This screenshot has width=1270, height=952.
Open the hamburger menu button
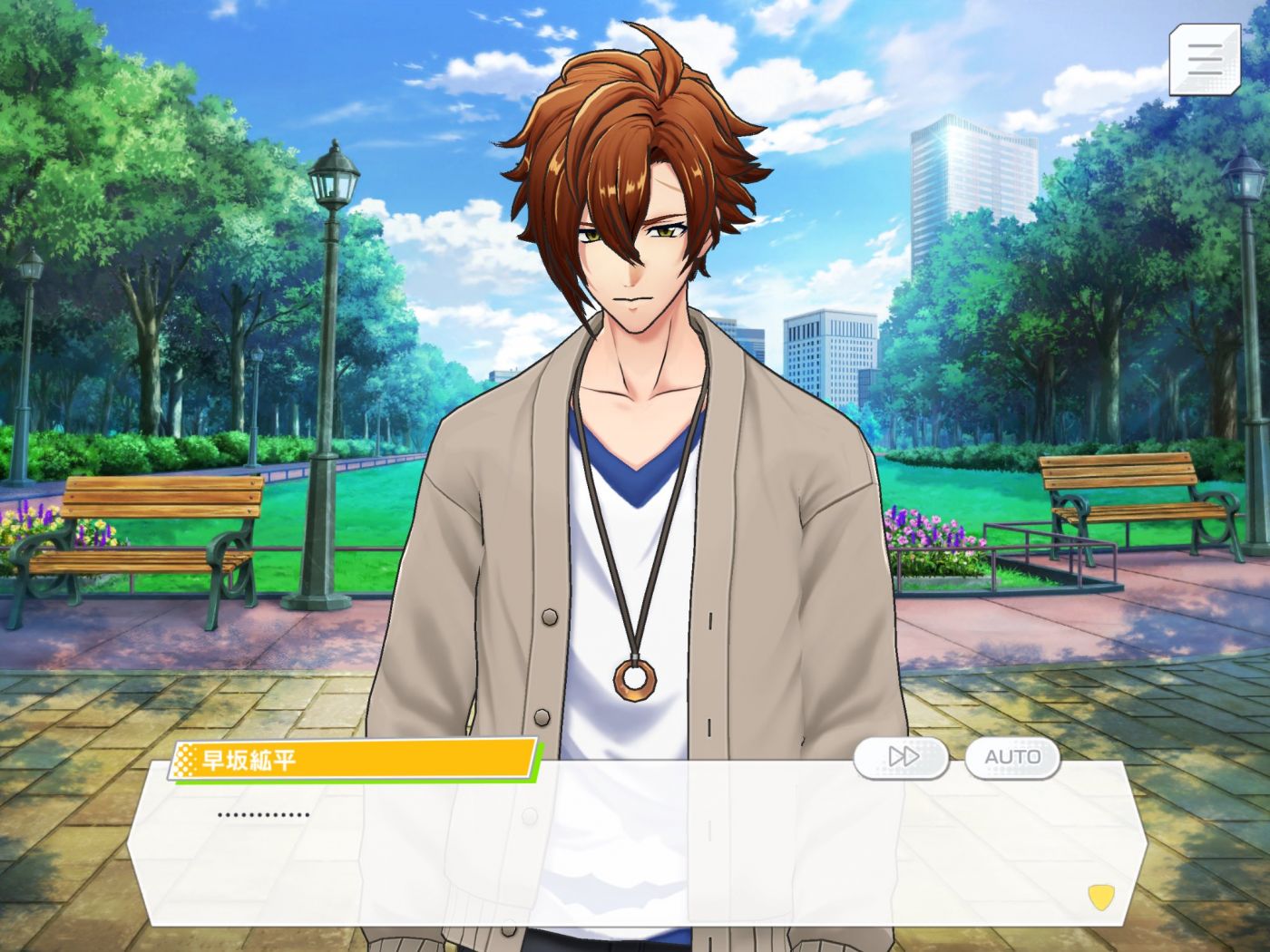[x=1204, y=59]
